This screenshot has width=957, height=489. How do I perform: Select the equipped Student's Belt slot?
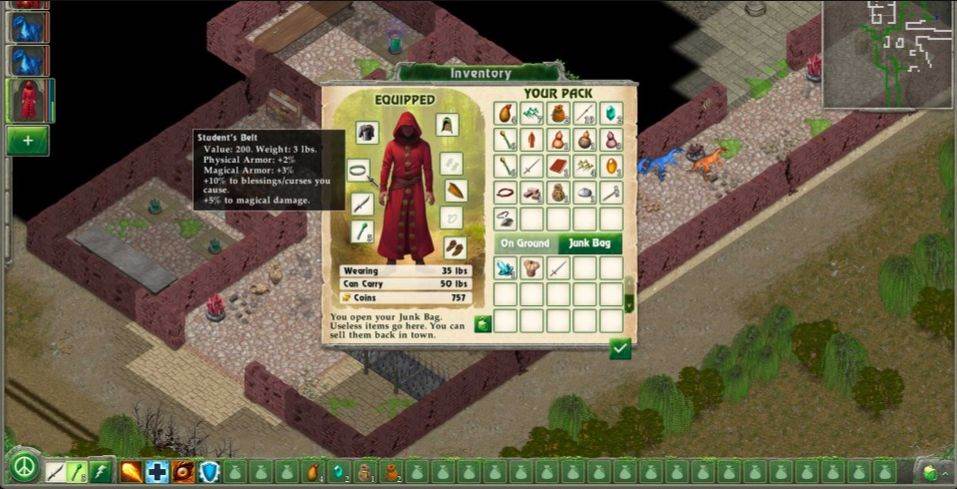click(x=359, y=171)
